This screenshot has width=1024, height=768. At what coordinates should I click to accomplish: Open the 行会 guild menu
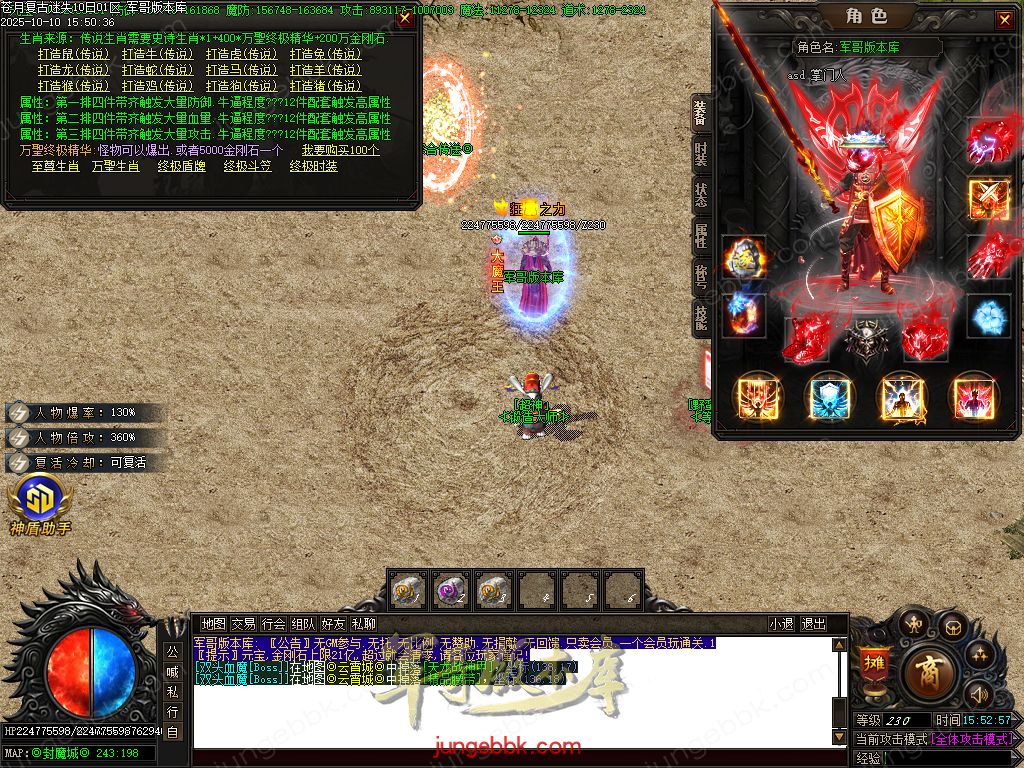pos(273,623)
